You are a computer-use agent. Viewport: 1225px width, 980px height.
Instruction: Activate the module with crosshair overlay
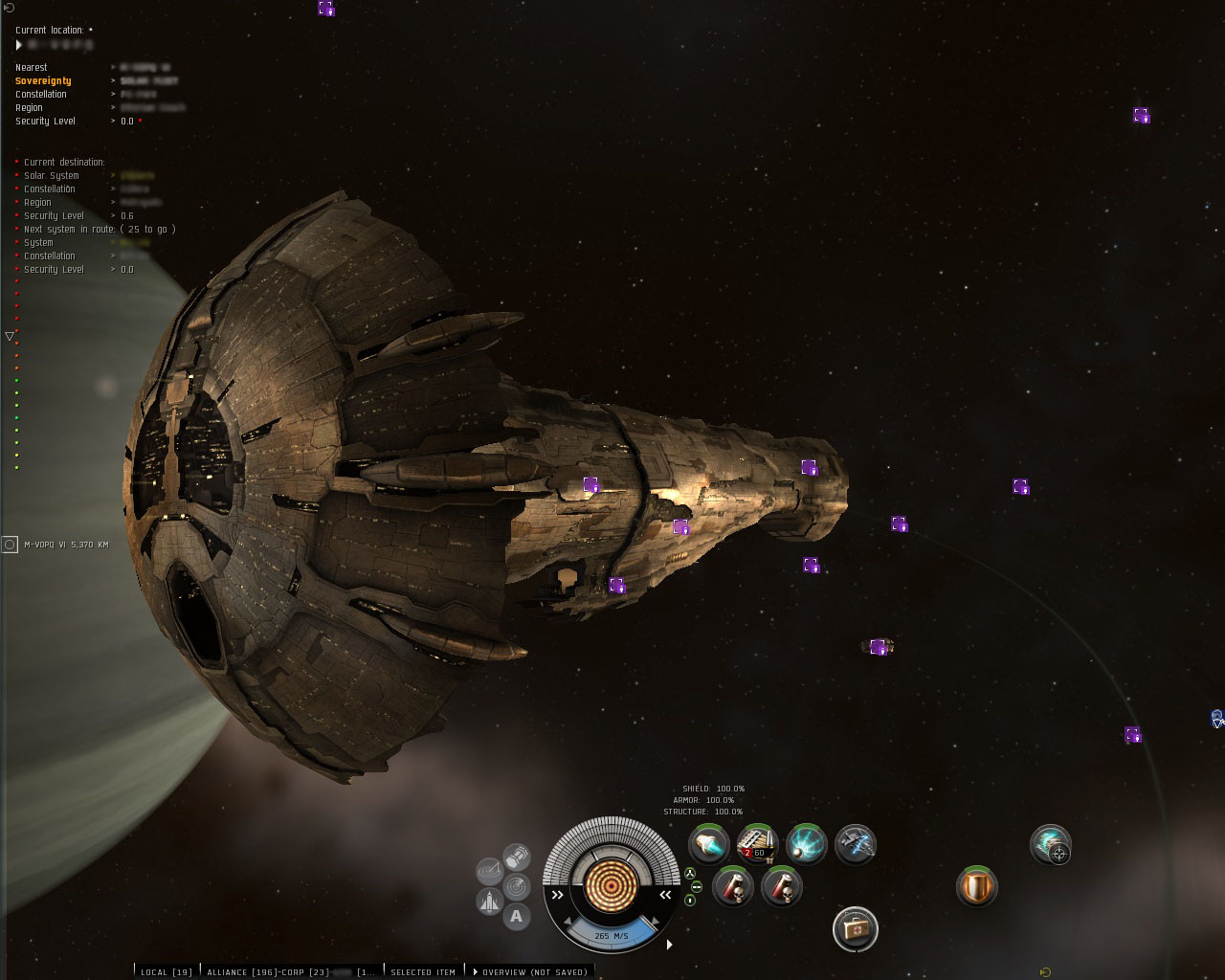1051,845
